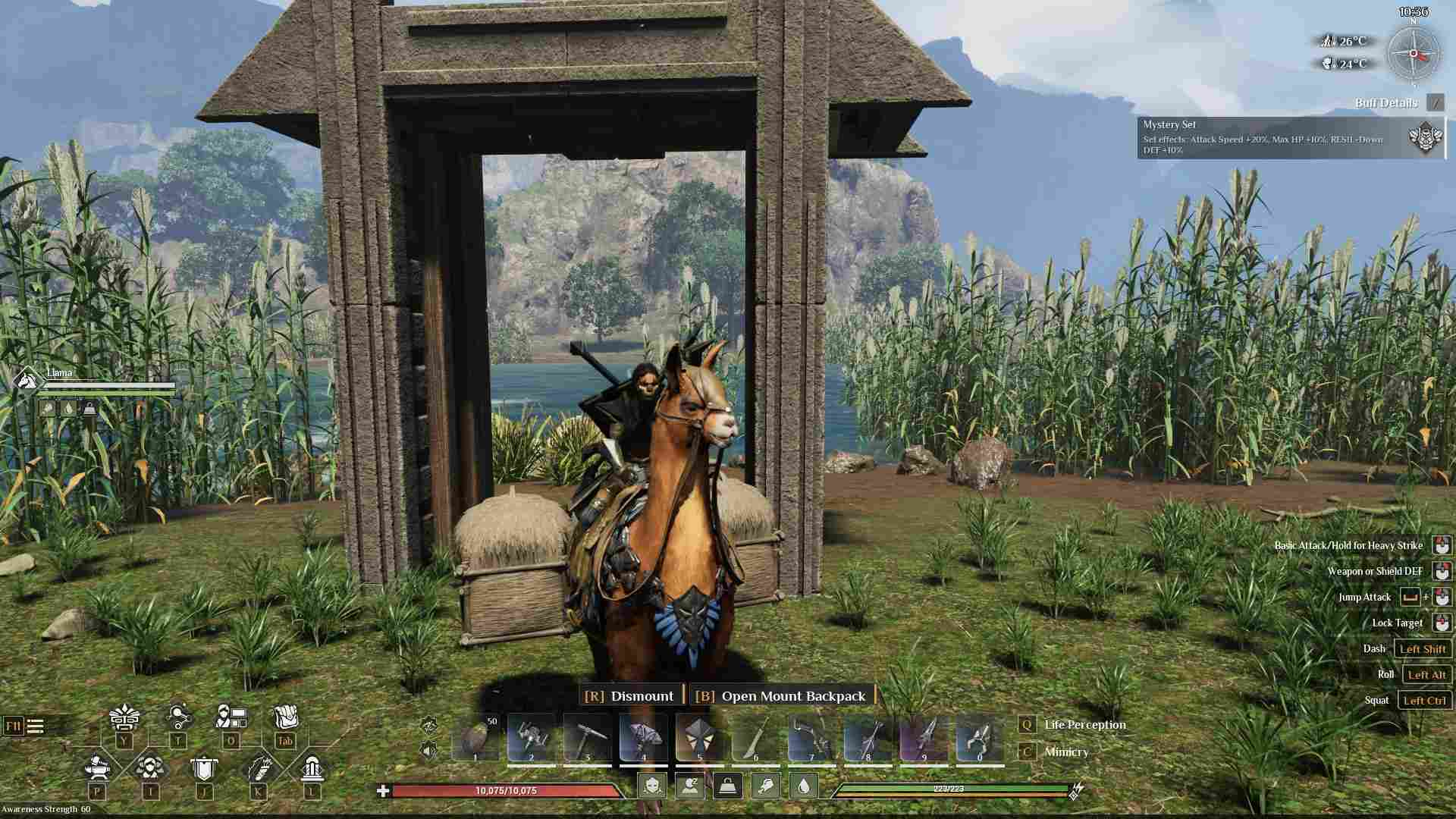Open the connected nodes tech tree icon

pyautogui.click(x=178, y=717)
